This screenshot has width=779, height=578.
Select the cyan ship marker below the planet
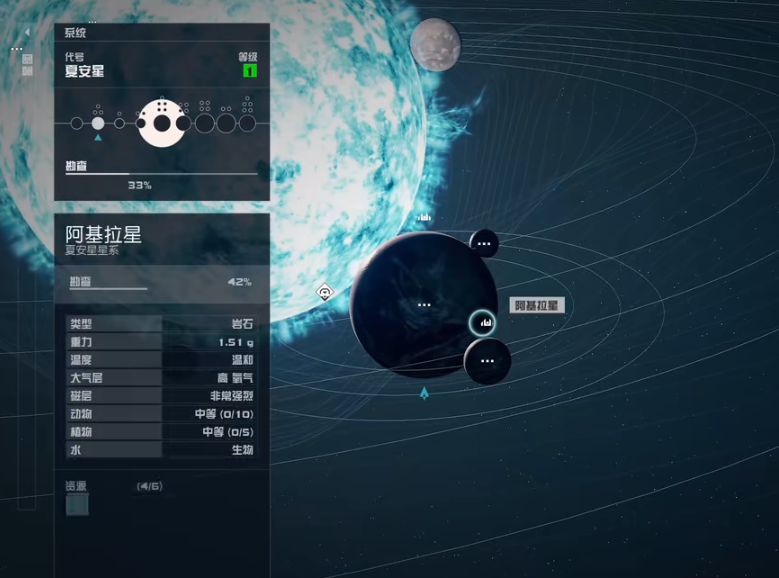pos(425,393)
